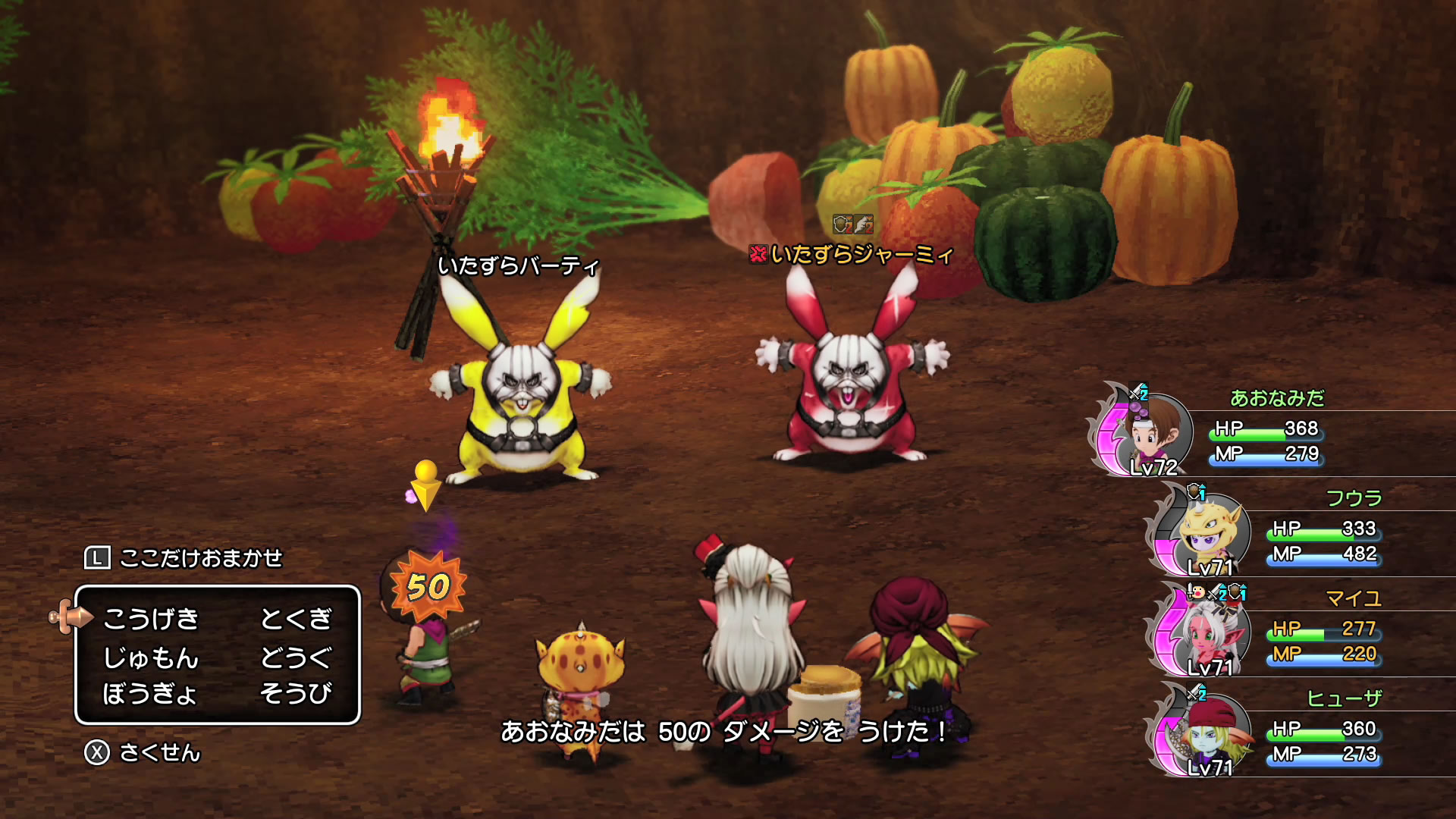Select the こうげき attack command
Screen dimensions: 1456x819
151,619
